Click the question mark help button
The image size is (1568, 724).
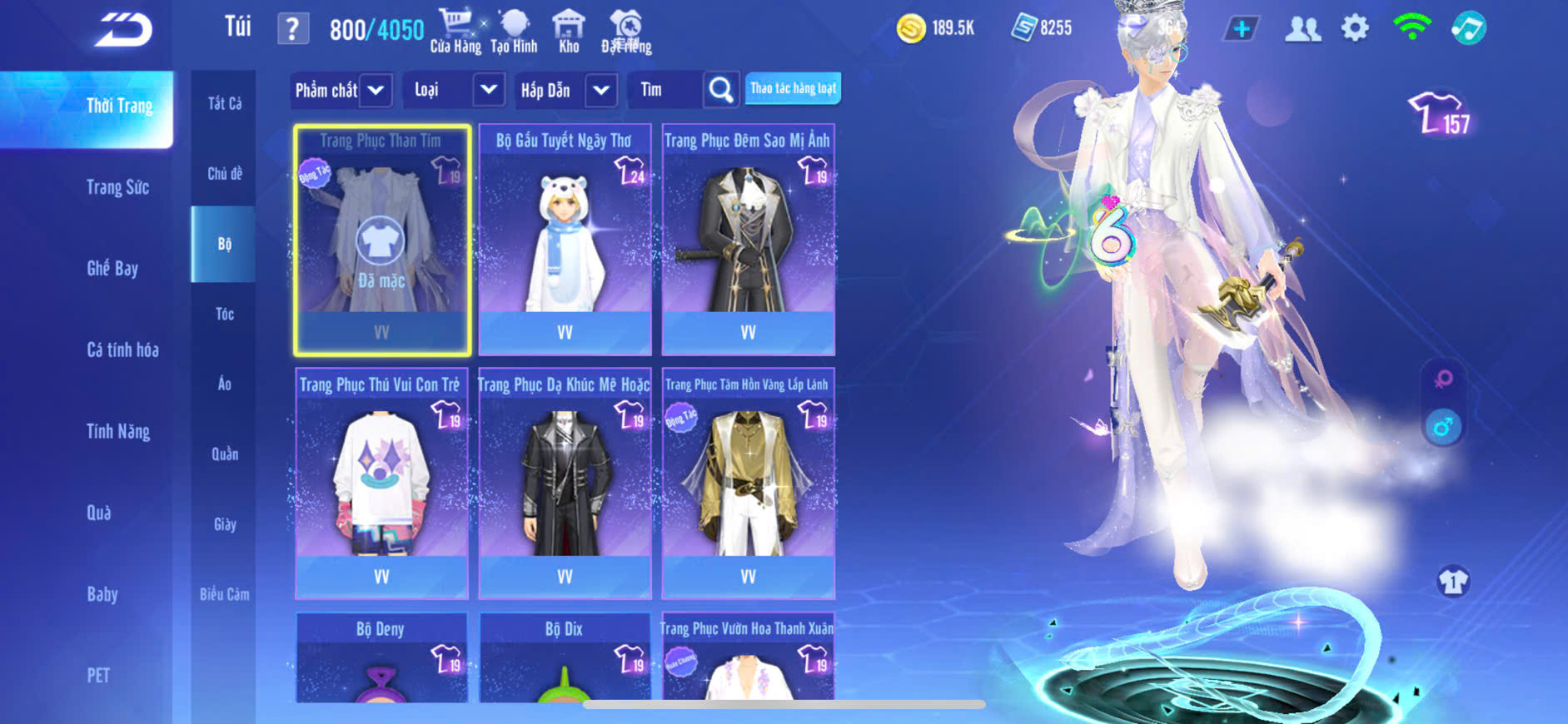(x=292, y=29)
